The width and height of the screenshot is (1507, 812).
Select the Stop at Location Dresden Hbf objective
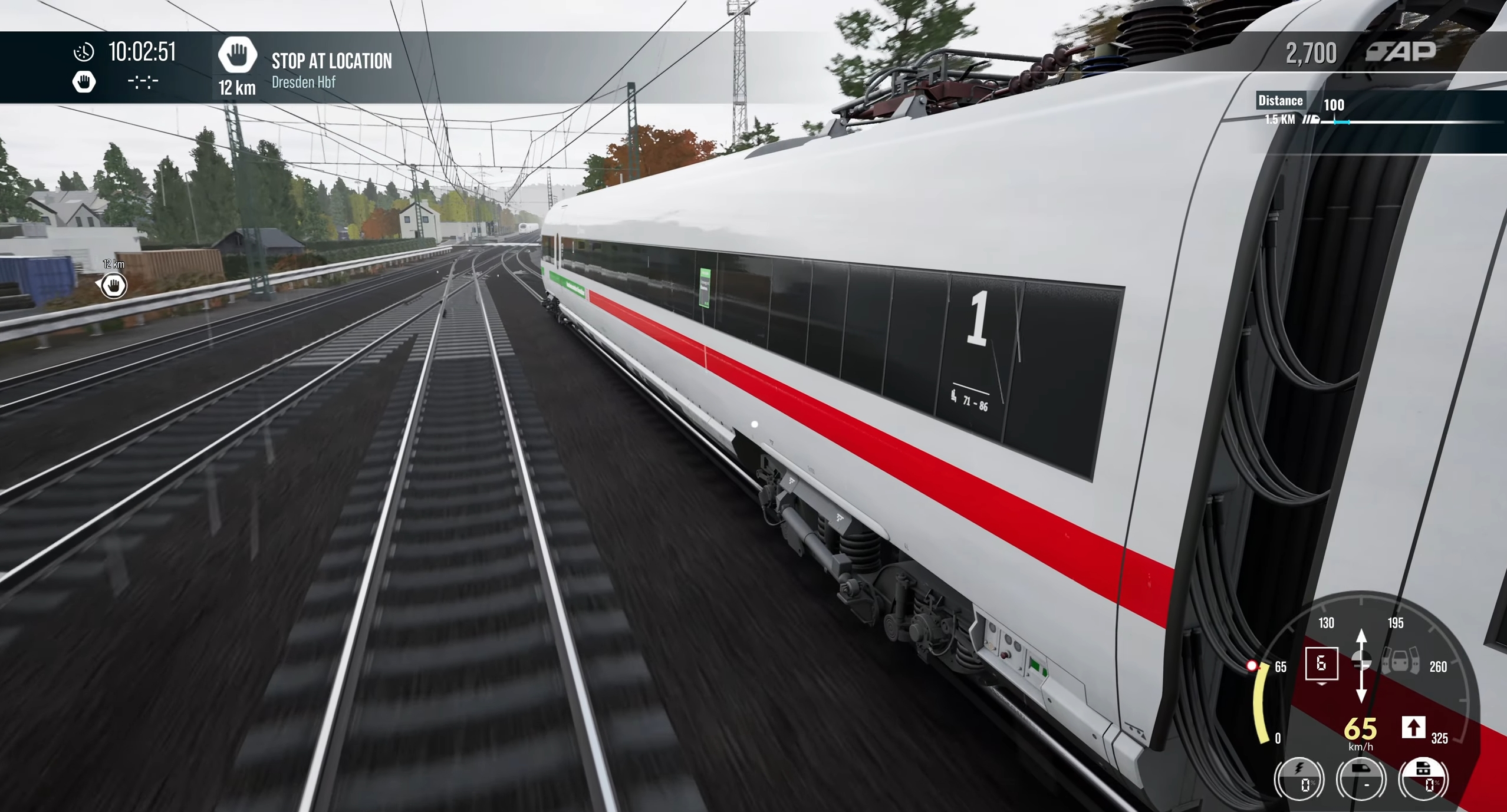point(331,69)
